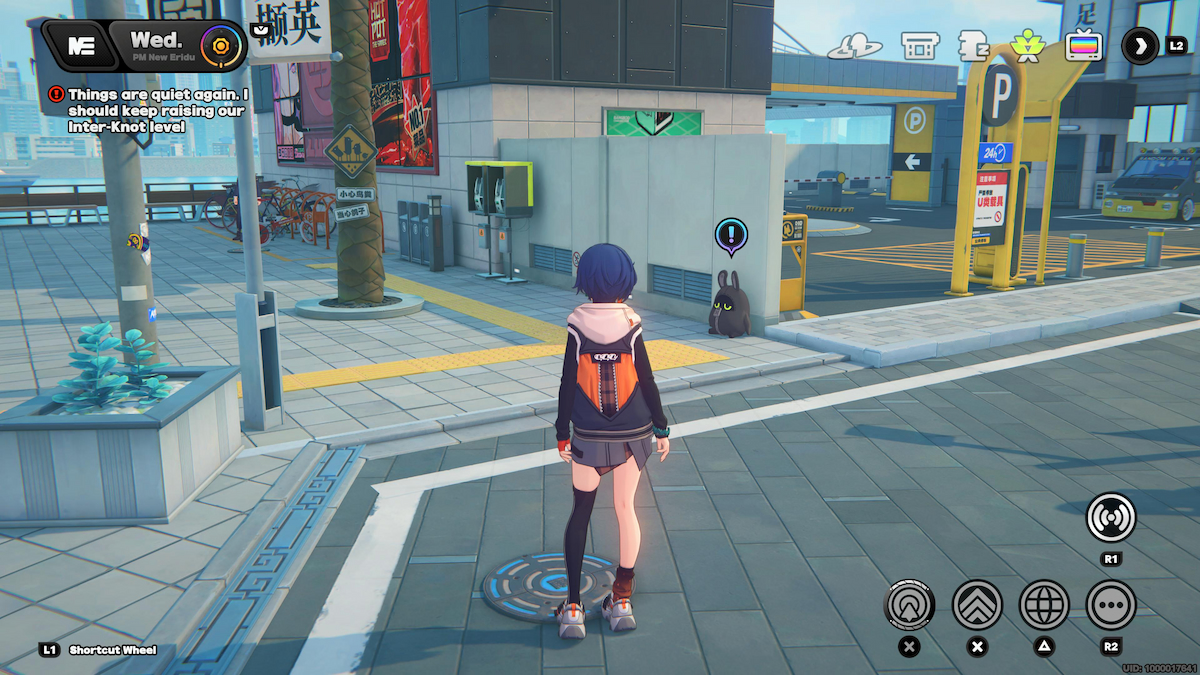Click the Wed. day and time panel
1200x675 pixels.
tap(158, 45)
